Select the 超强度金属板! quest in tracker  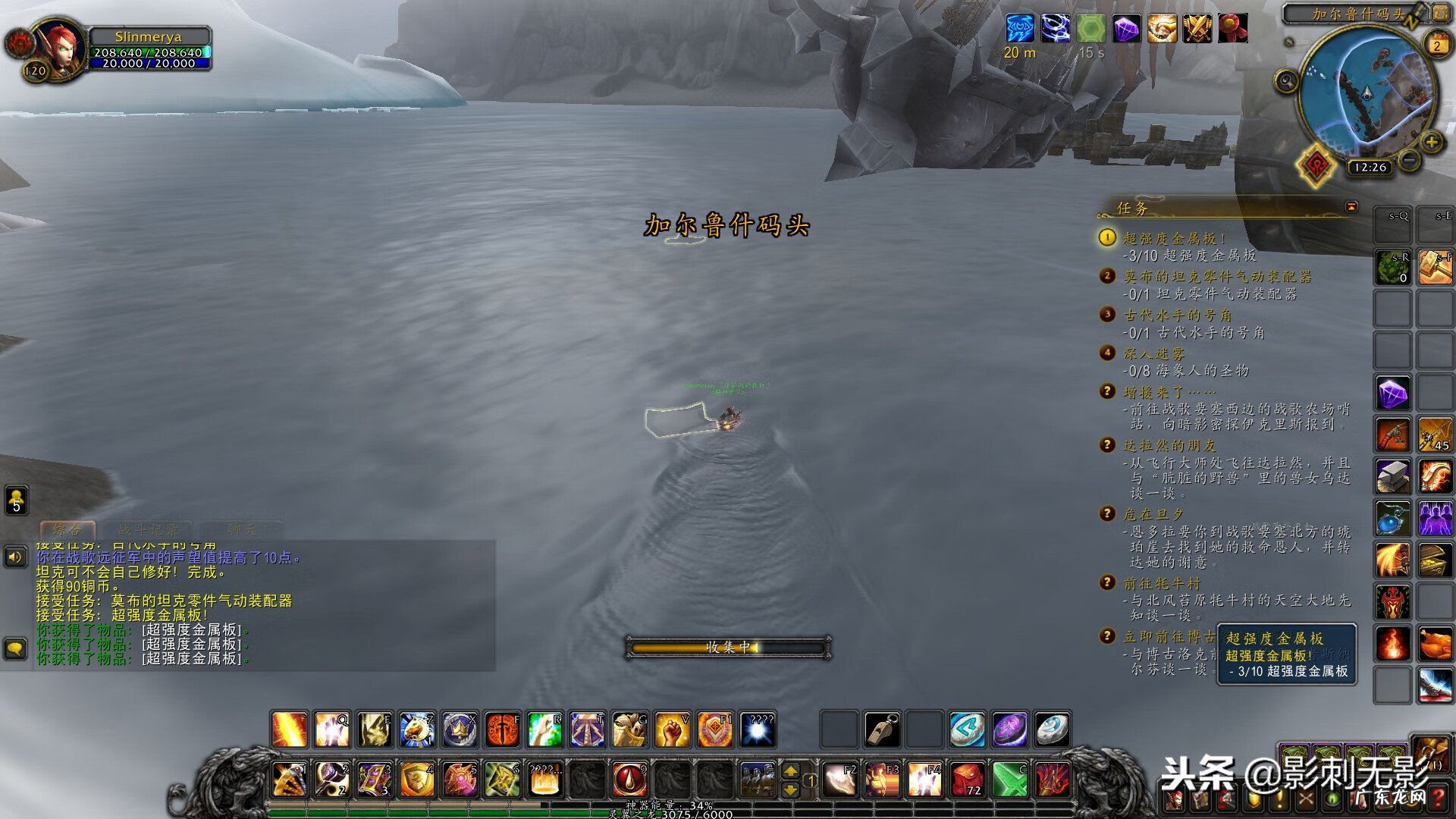point(1174,238)
